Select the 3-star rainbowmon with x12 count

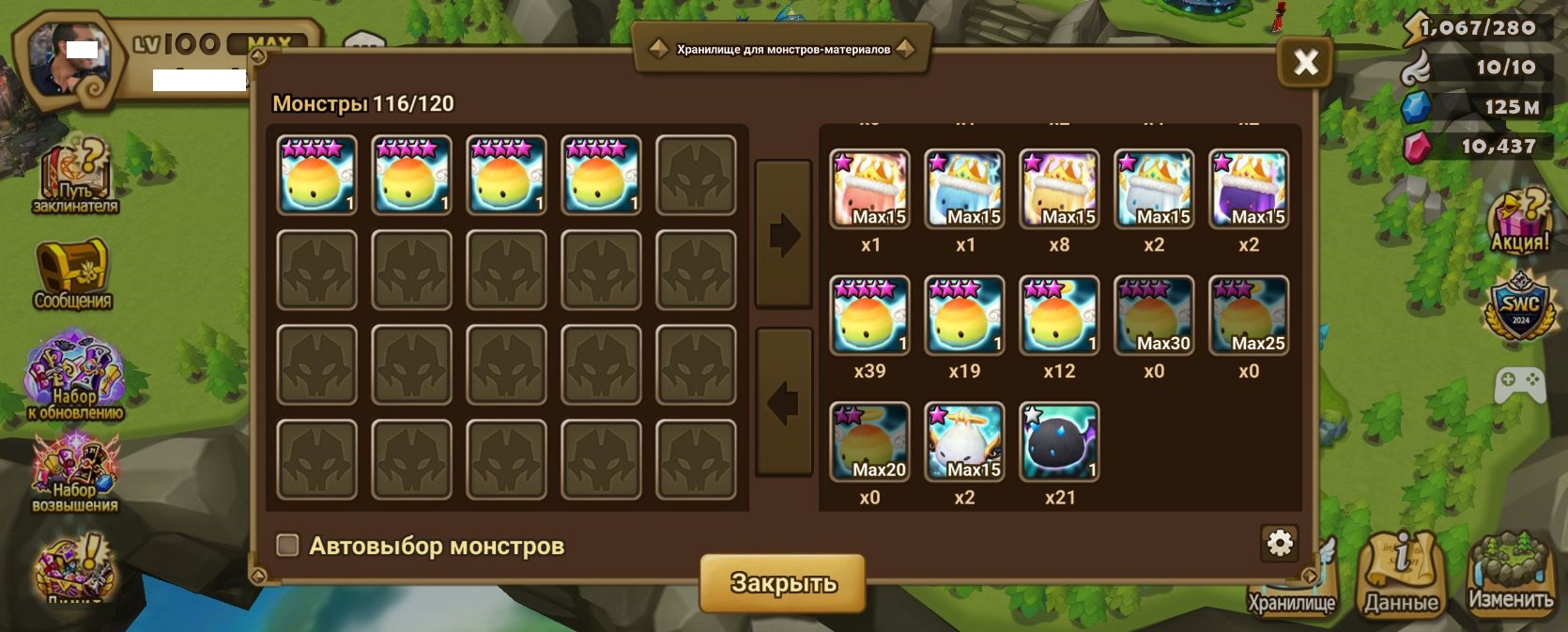[x=1059, y=316]
